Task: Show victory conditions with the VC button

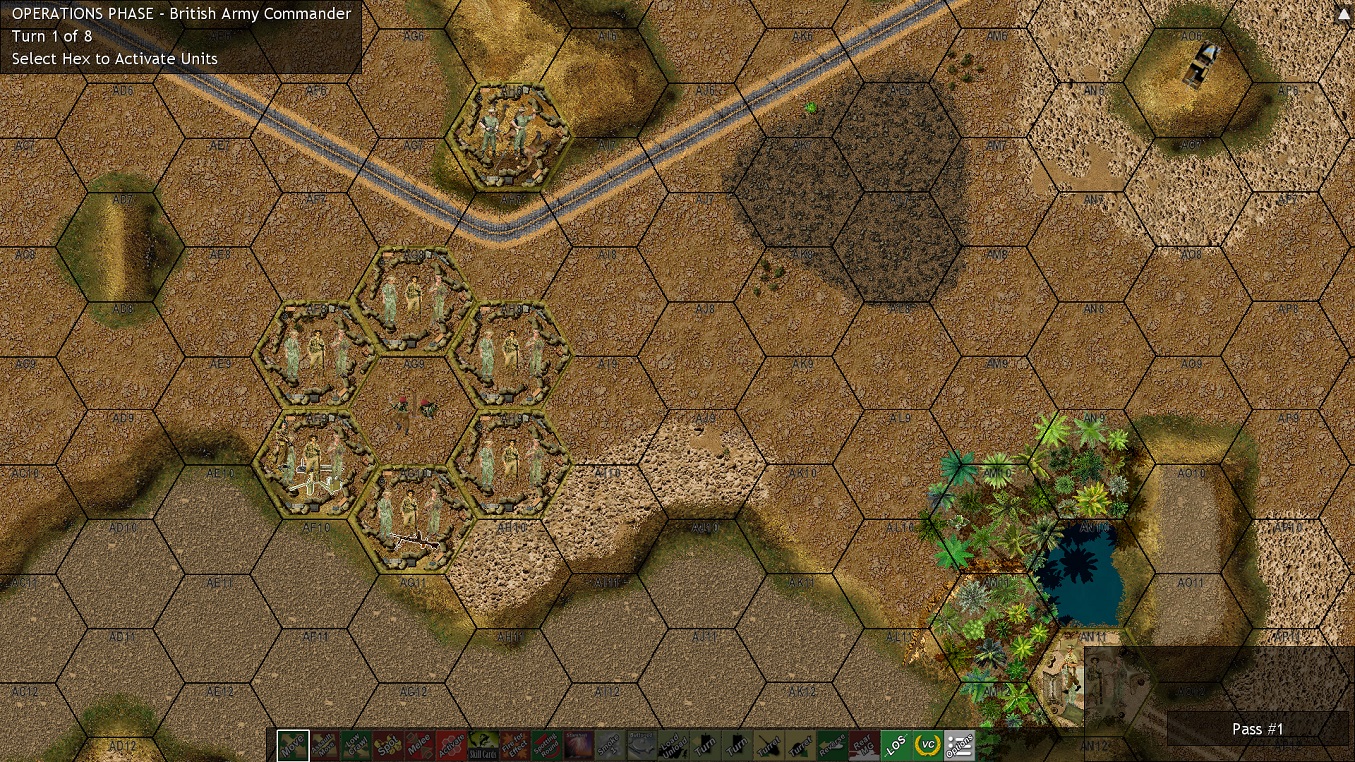Action: point(927,745)
